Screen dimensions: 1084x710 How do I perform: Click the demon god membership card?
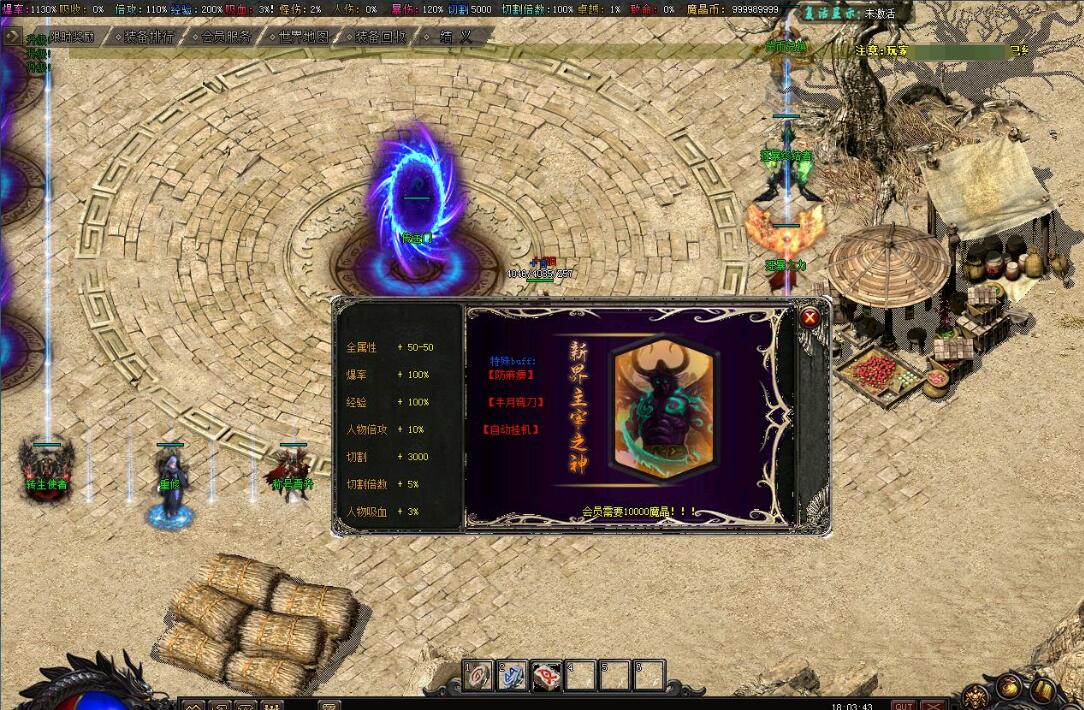[664, 410]
